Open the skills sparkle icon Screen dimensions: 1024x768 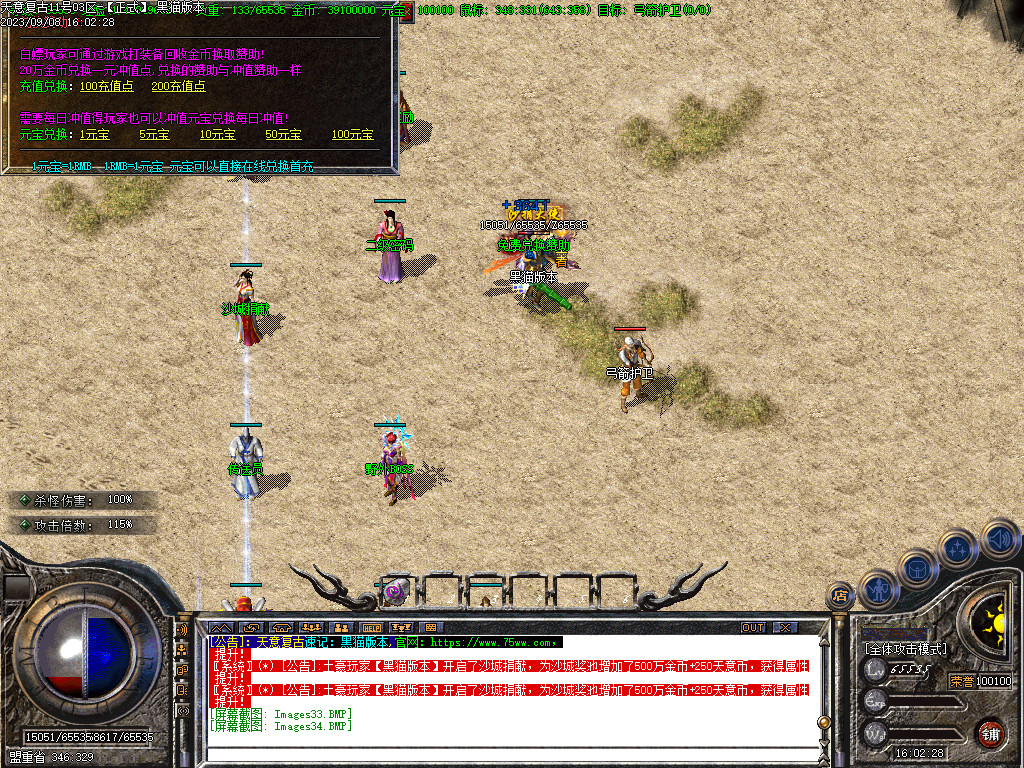pos(957,547)
